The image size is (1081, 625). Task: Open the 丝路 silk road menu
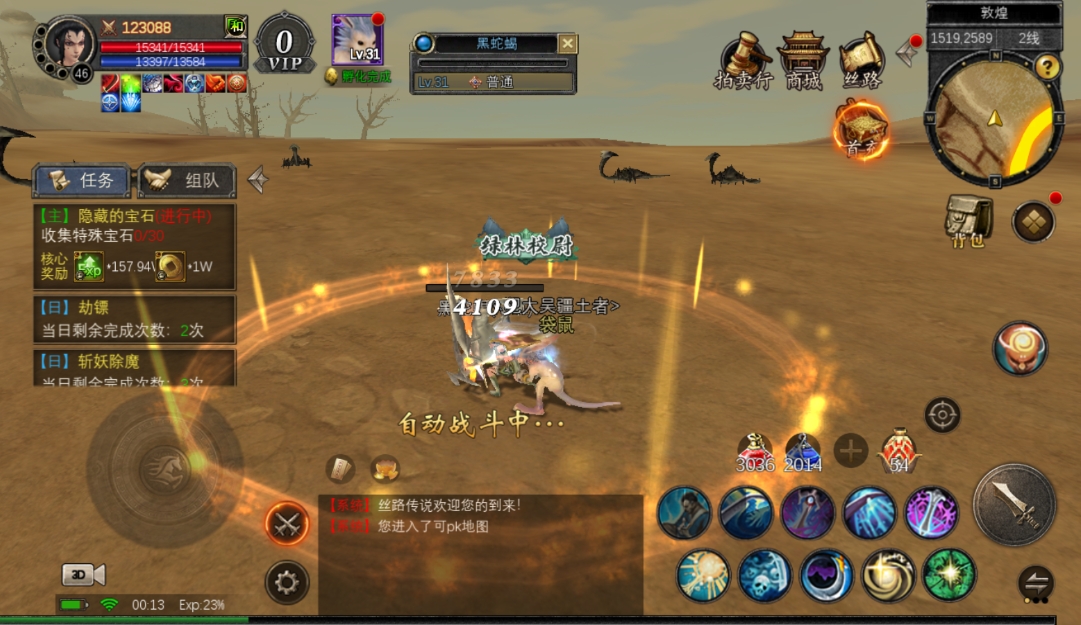coord(862,62)
